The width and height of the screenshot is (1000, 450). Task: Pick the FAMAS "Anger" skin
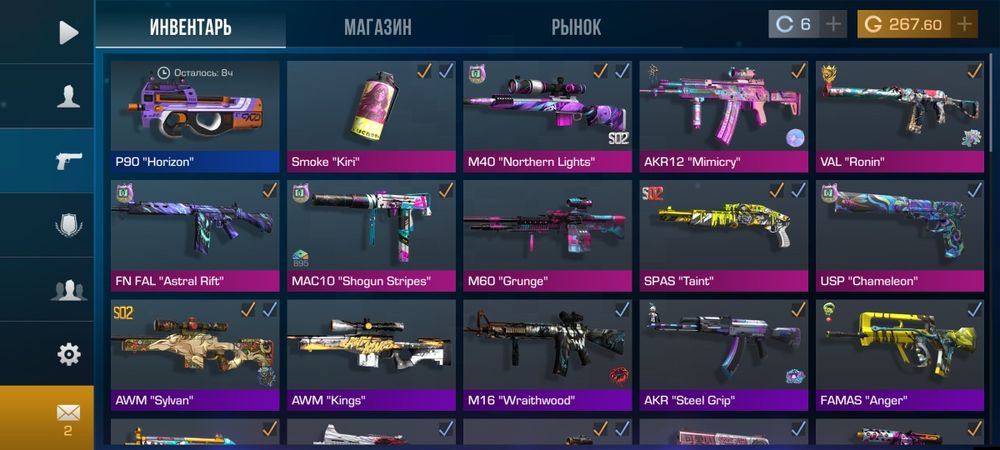click(x=899, y=355)
